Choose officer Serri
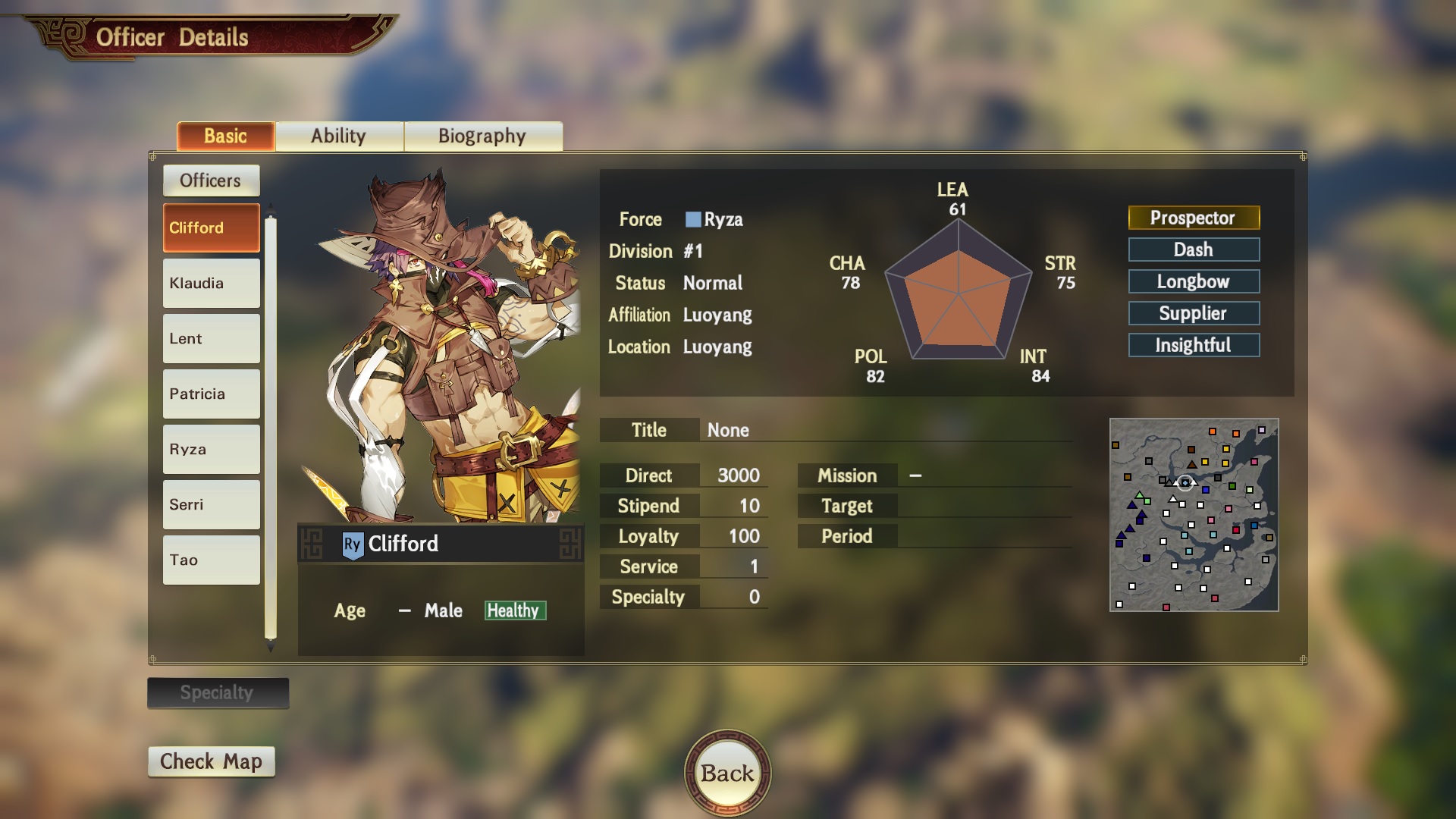Image resolution: width=1456 pixels, height=819 pixels. point(211,504)
